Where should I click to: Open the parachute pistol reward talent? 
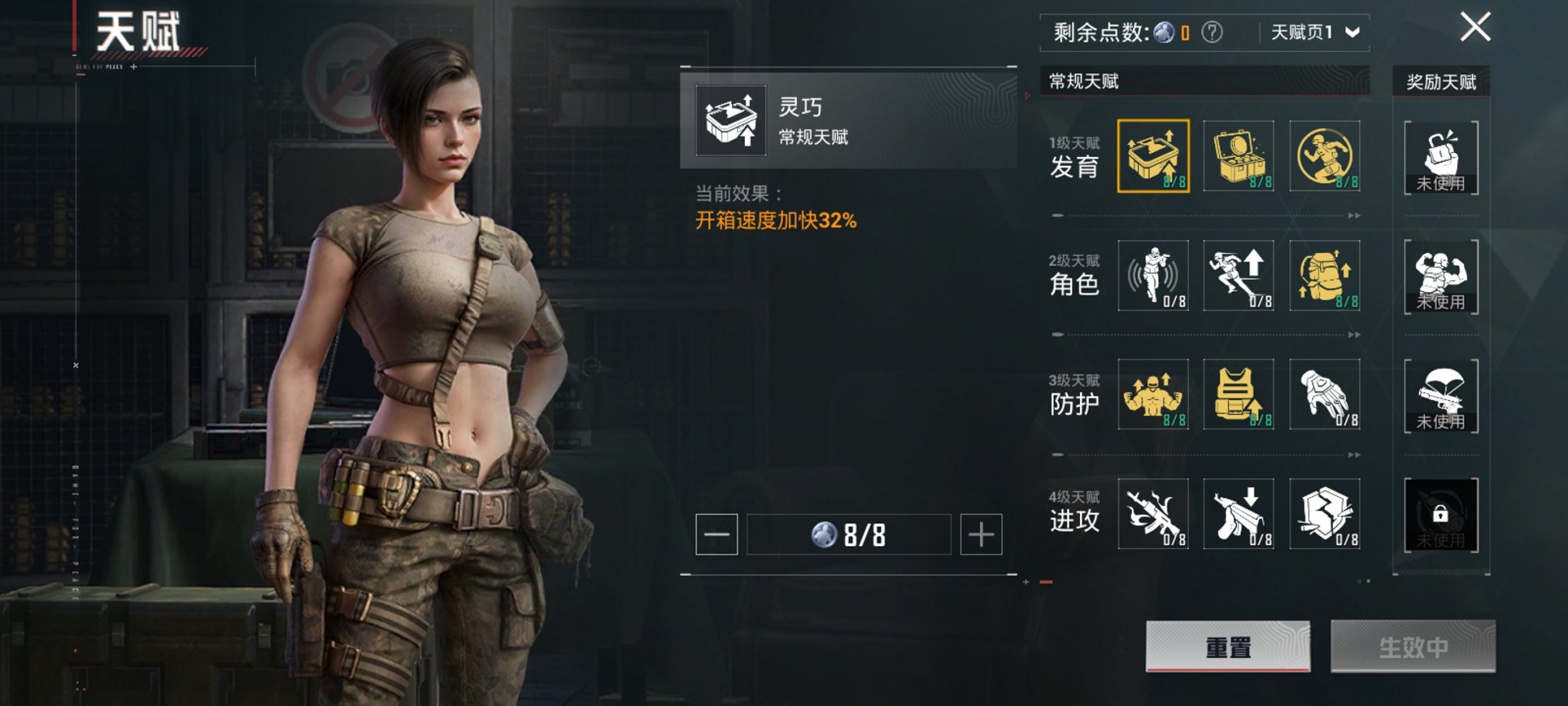(x=1440, y=395)
